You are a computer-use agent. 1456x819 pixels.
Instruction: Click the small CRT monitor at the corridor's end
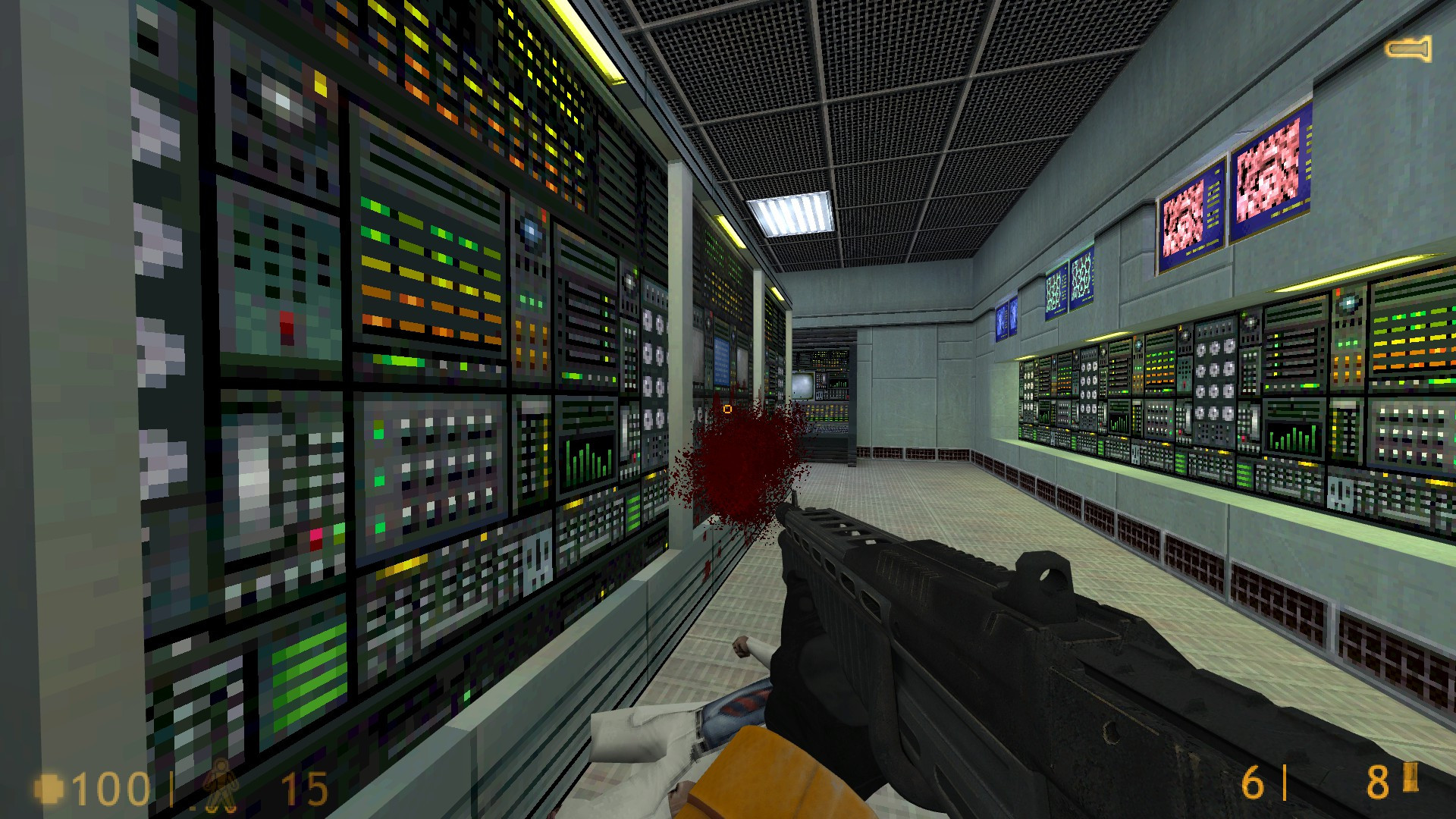point(802,386)
